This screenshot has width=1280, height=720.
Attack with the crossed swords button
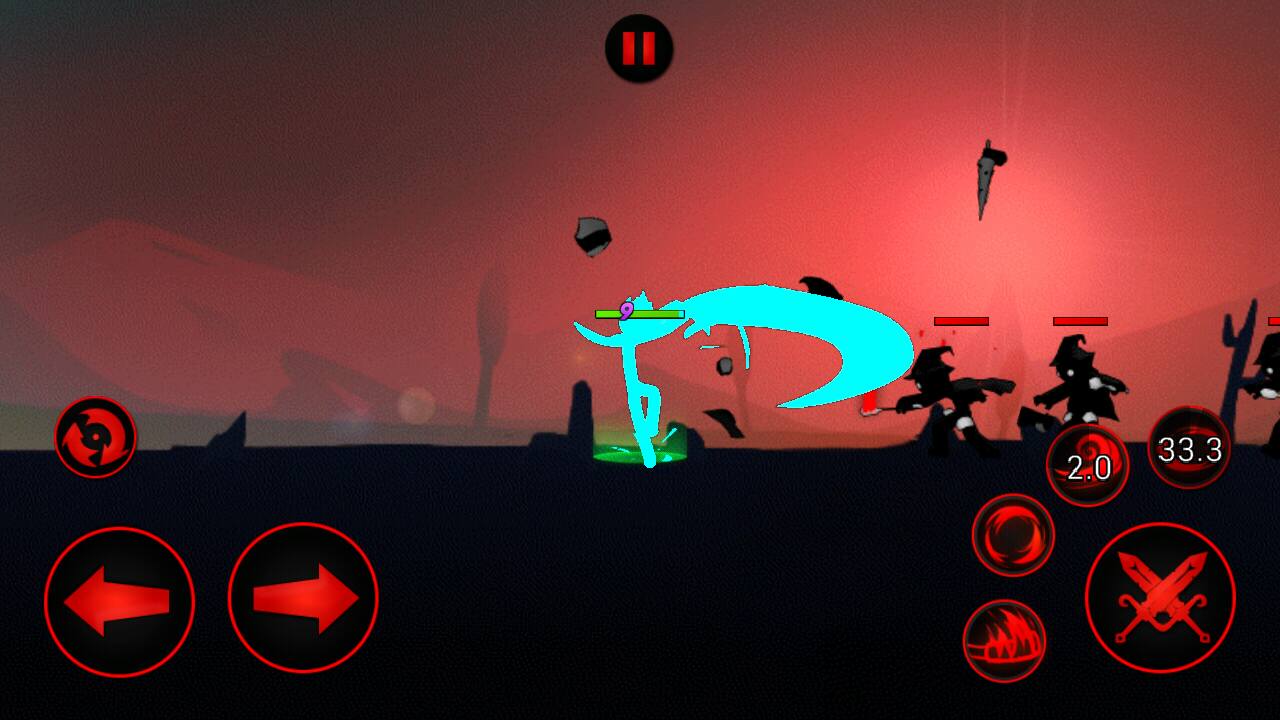coord(1160,598)
